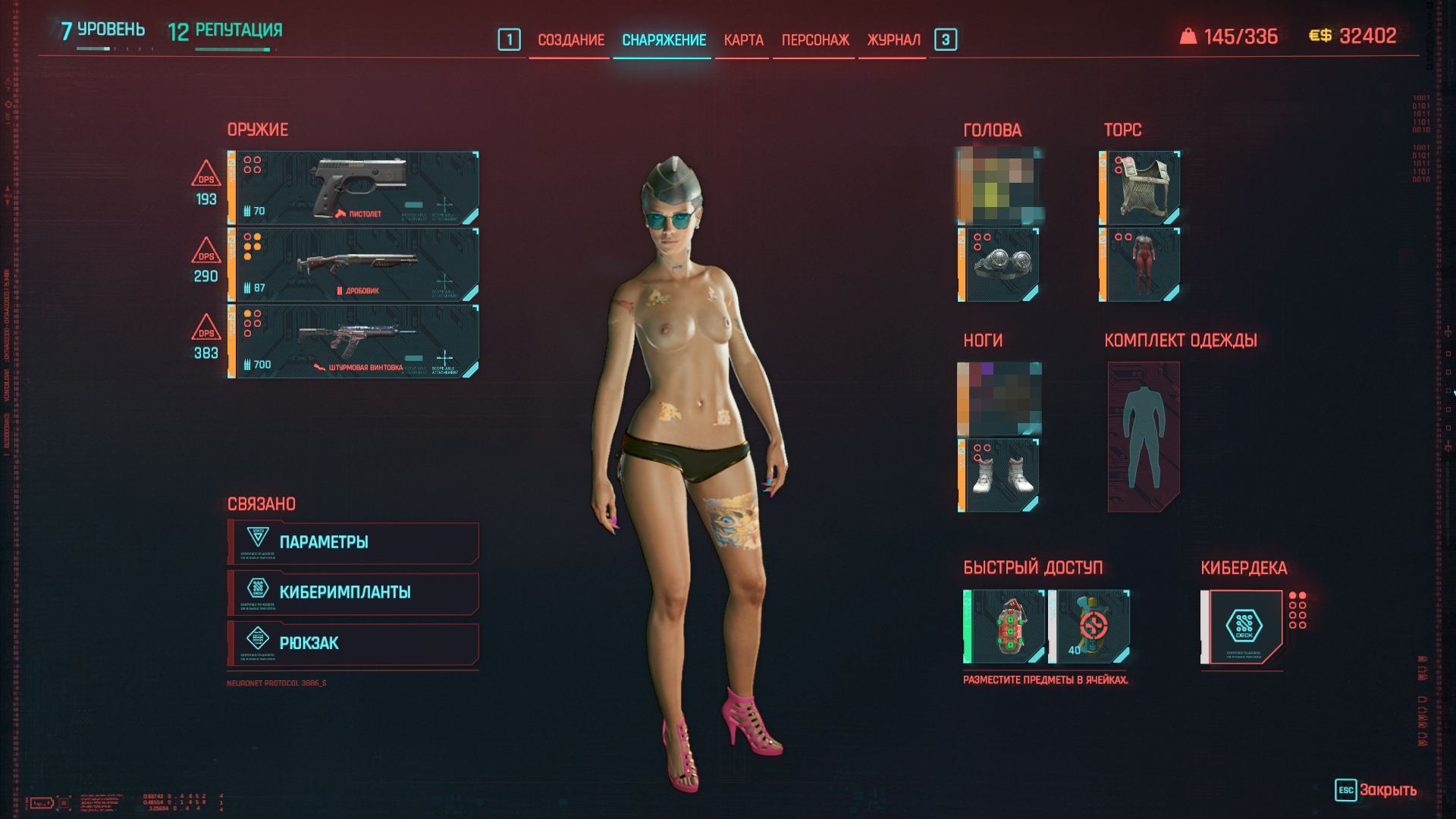Switch to the Создание tab
Screen dimensions: 1456x819
571,40
